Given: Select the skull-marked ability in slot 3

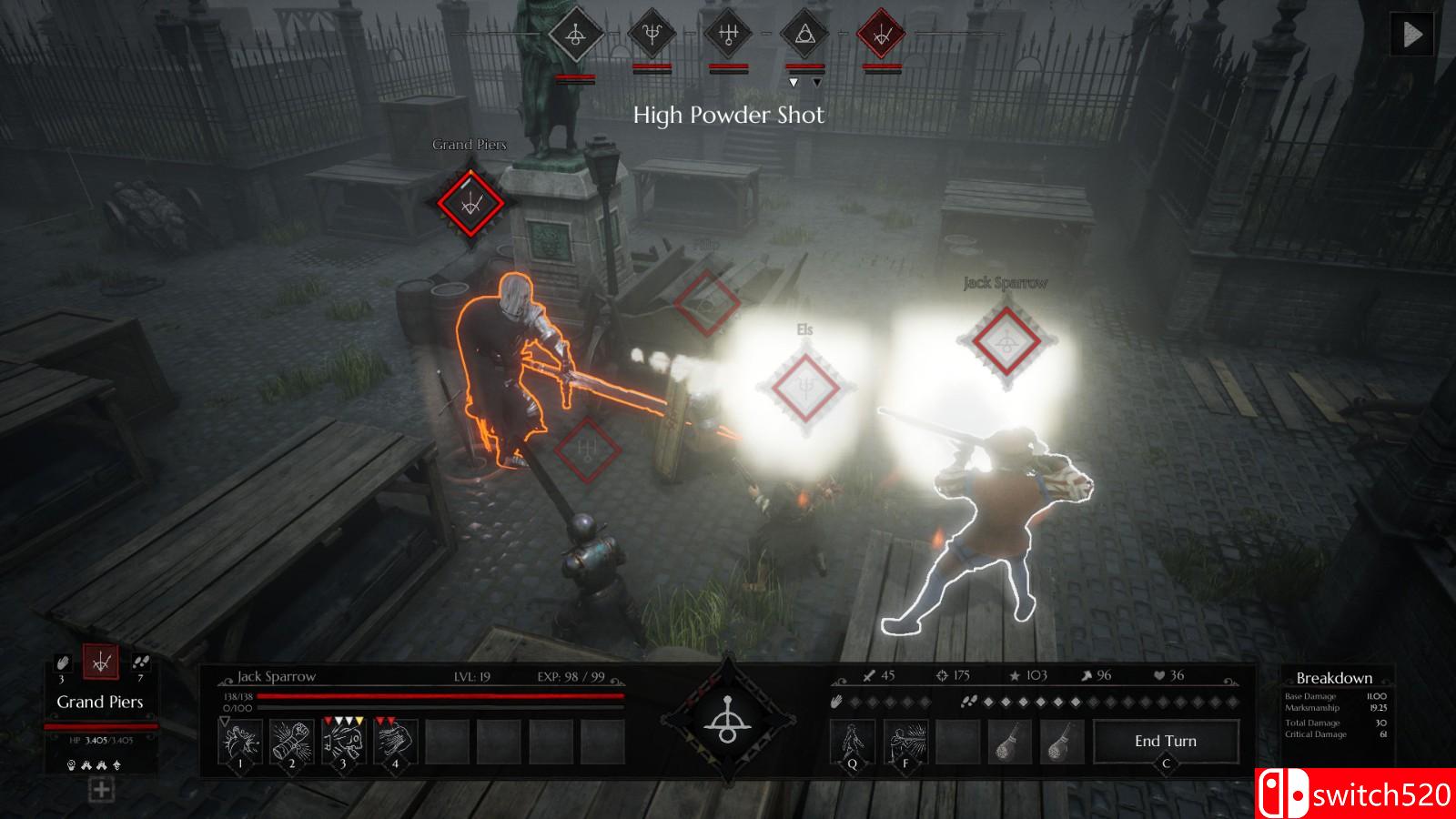Looking at the screenshot, I should coord(344,742).
